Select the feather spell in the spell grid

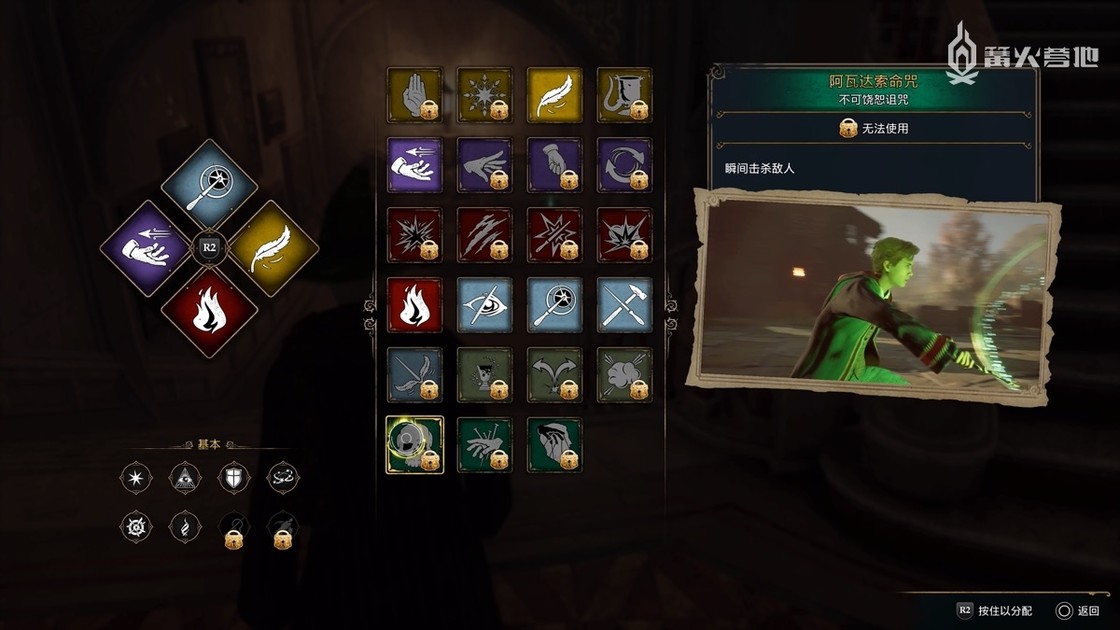point(554,95)
